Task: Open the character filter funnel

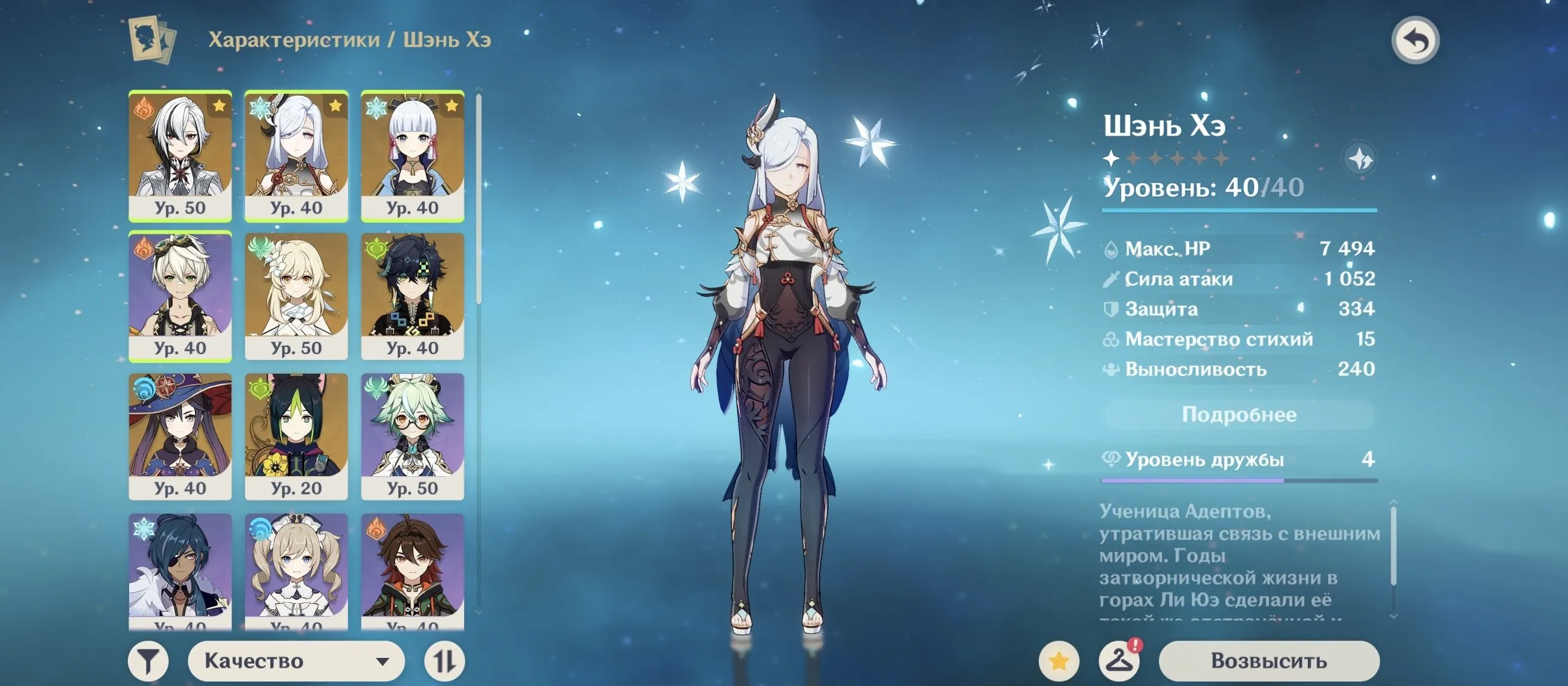Action: [148, 661]
